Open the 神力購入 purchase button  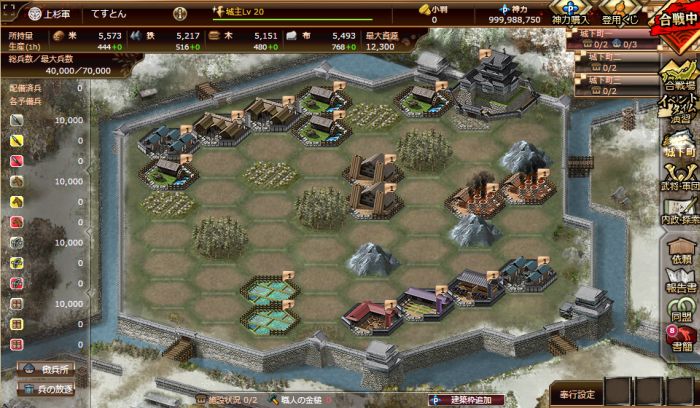tap(571, 13)
